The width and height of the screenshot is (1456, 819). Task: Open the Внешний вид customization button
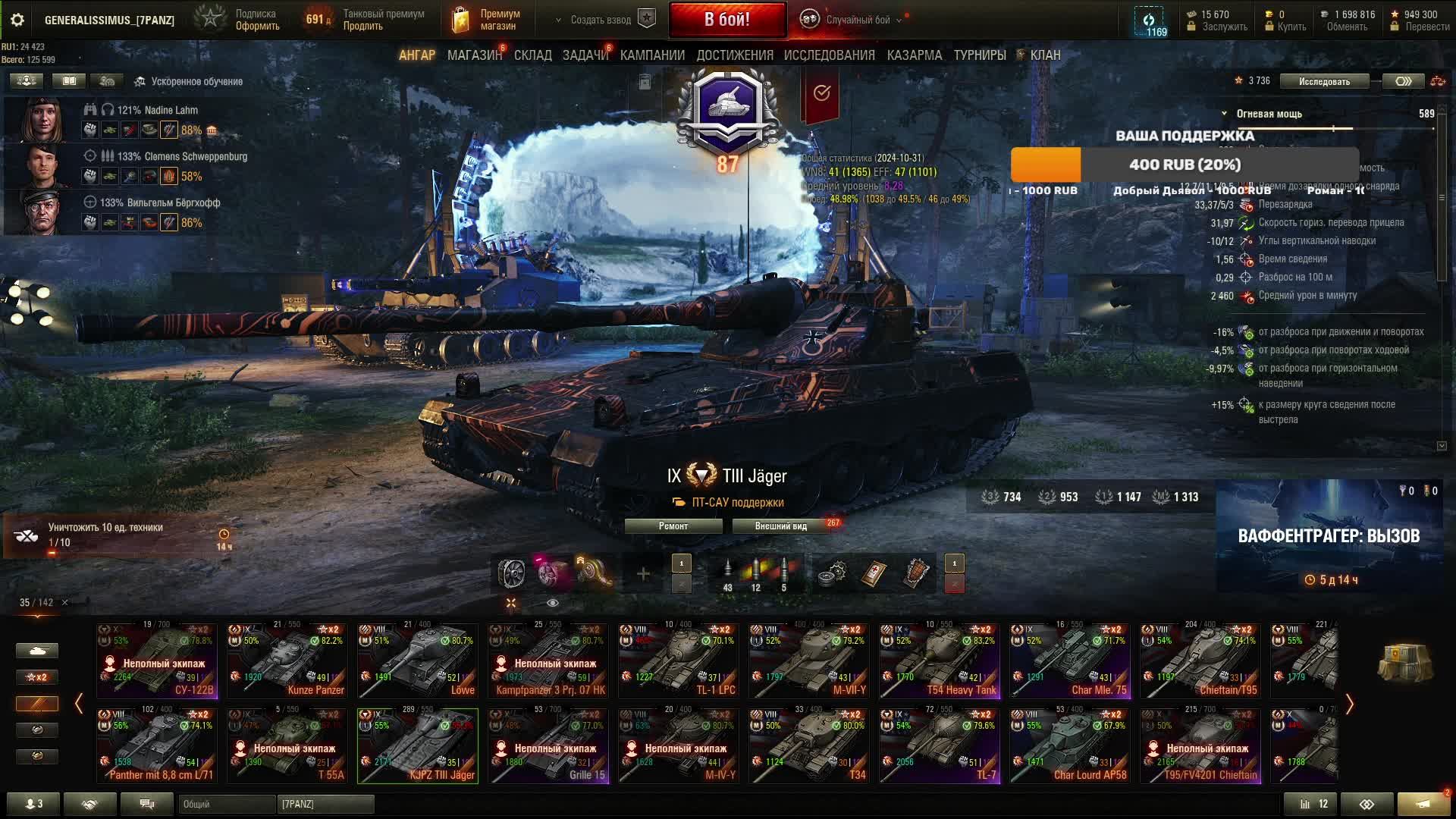point(780,526)
